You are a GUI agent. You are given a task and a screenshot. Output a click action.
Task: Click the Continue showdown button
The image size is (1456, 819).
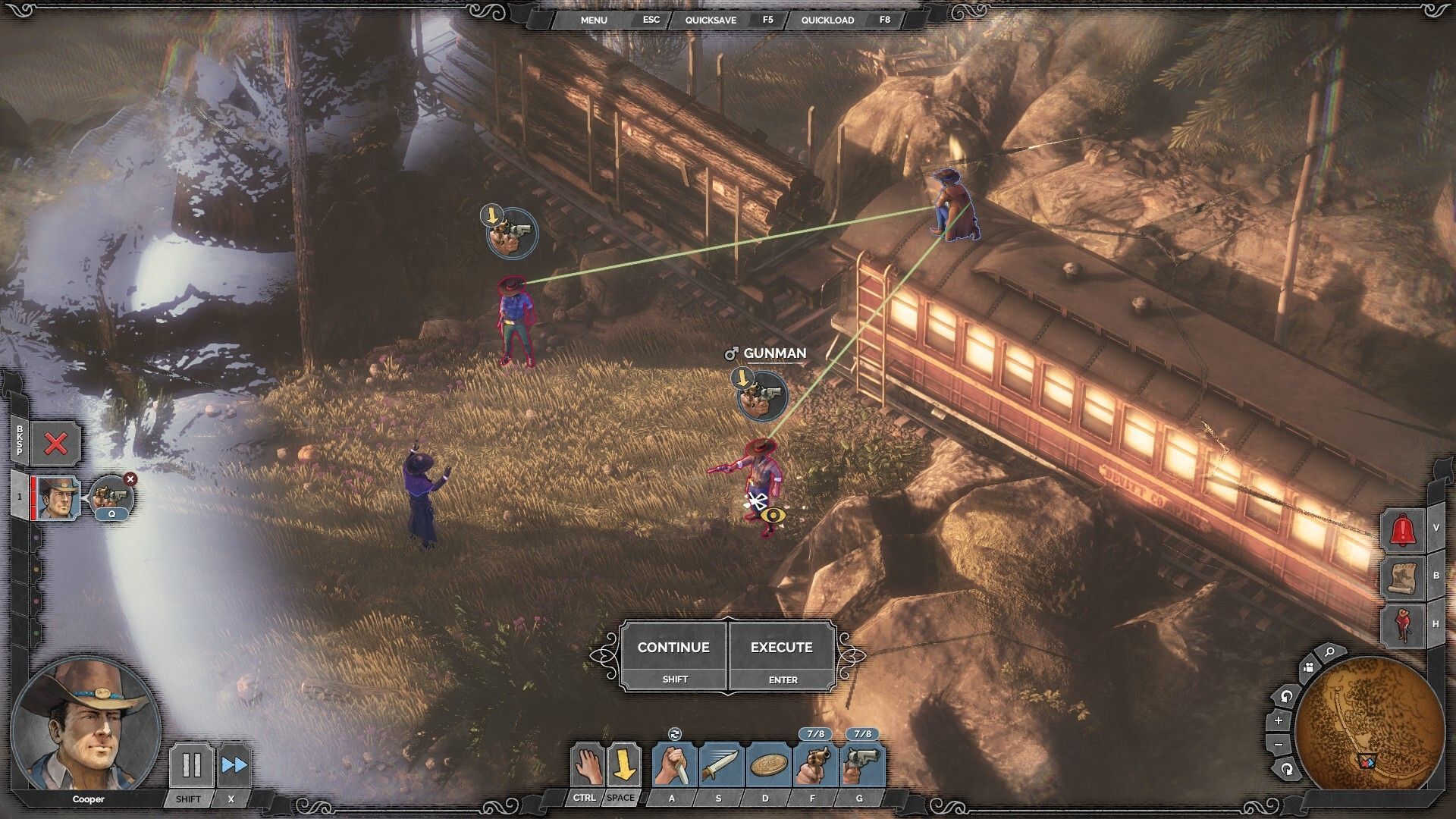pyautogui.click(x=673, y=648)
